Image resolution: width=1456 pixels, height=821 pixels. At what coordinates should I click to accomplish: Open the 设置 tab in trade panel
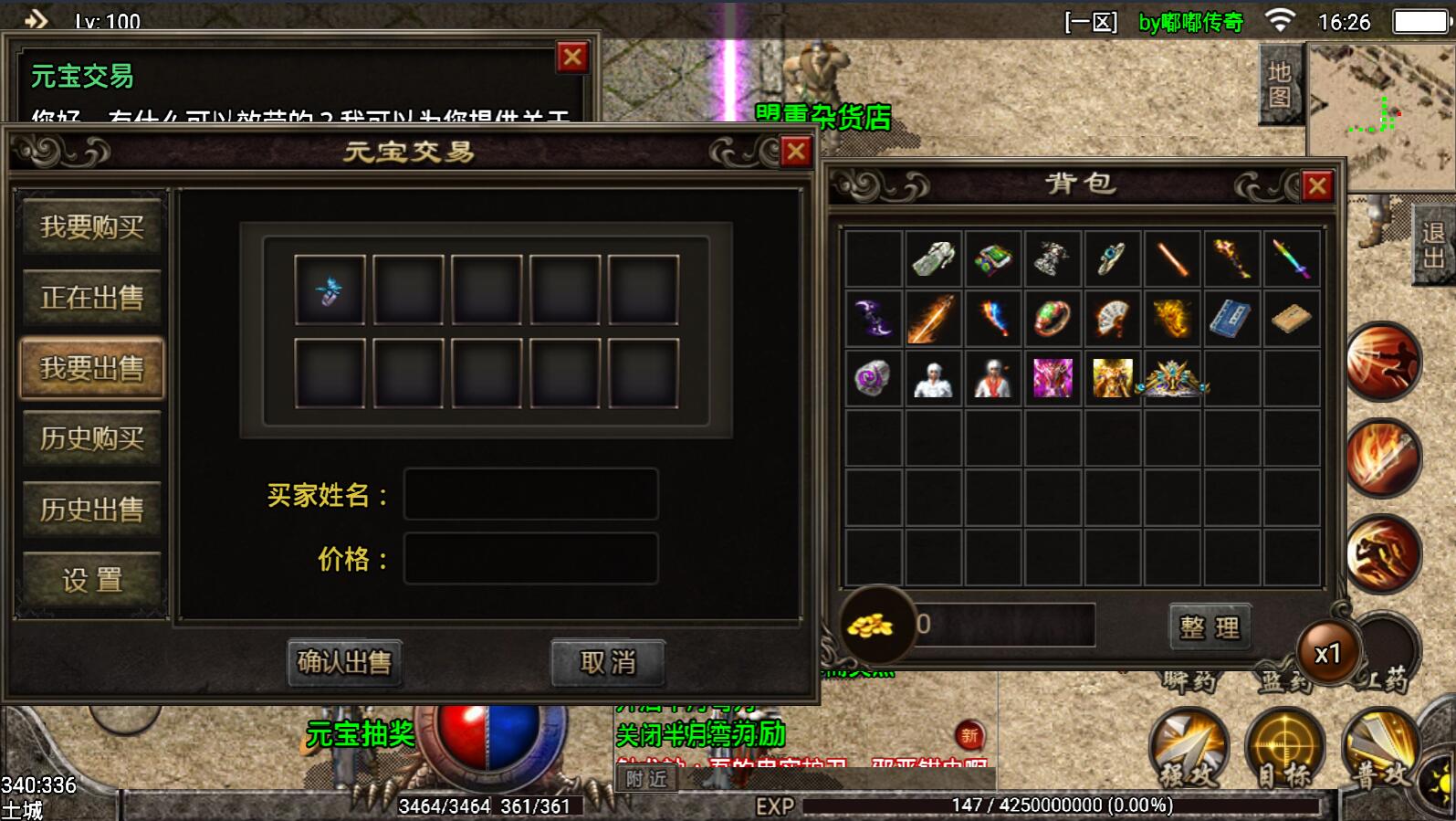point(91,580)
